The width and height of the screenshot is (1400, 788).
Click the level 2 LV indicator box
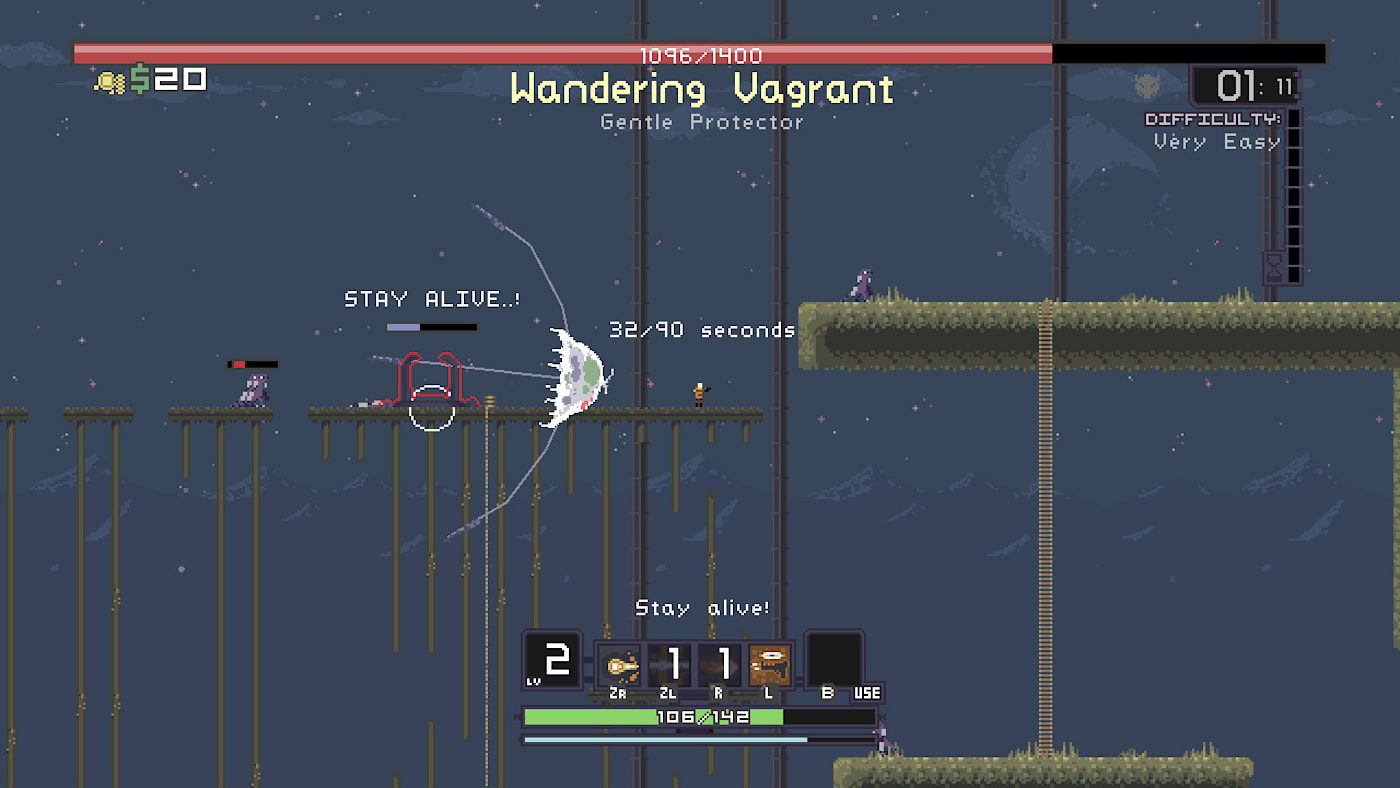(552, 660)
